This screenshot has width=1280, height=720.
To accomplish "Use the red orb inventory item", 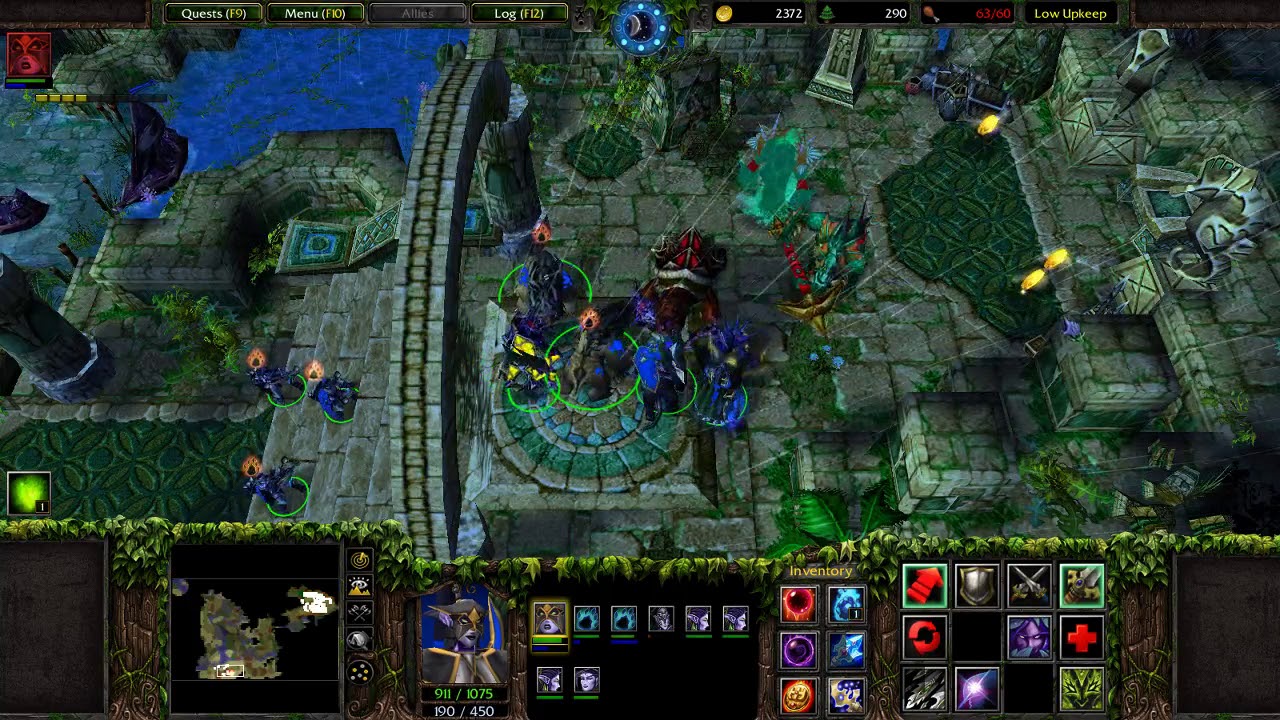I will [x=798, y=604].
